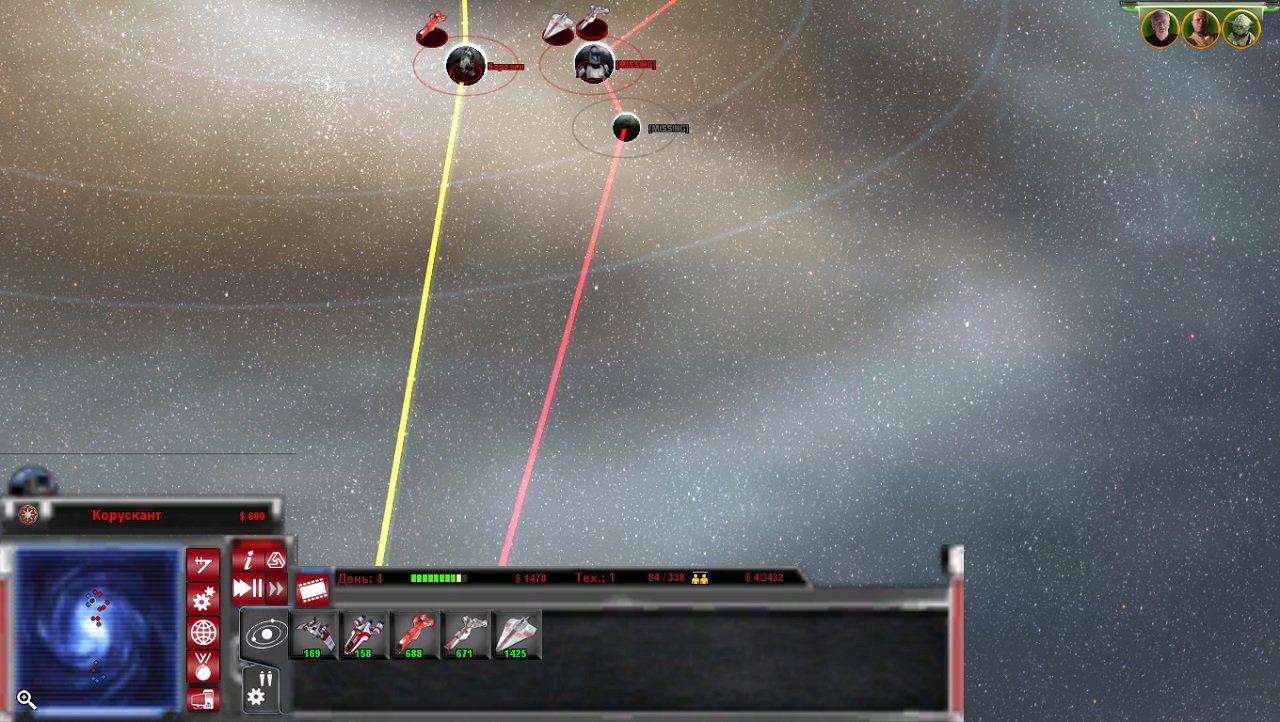Open the info panel with the 'i' button
This screenshot has height=722, width=1280.
point(248,560)
